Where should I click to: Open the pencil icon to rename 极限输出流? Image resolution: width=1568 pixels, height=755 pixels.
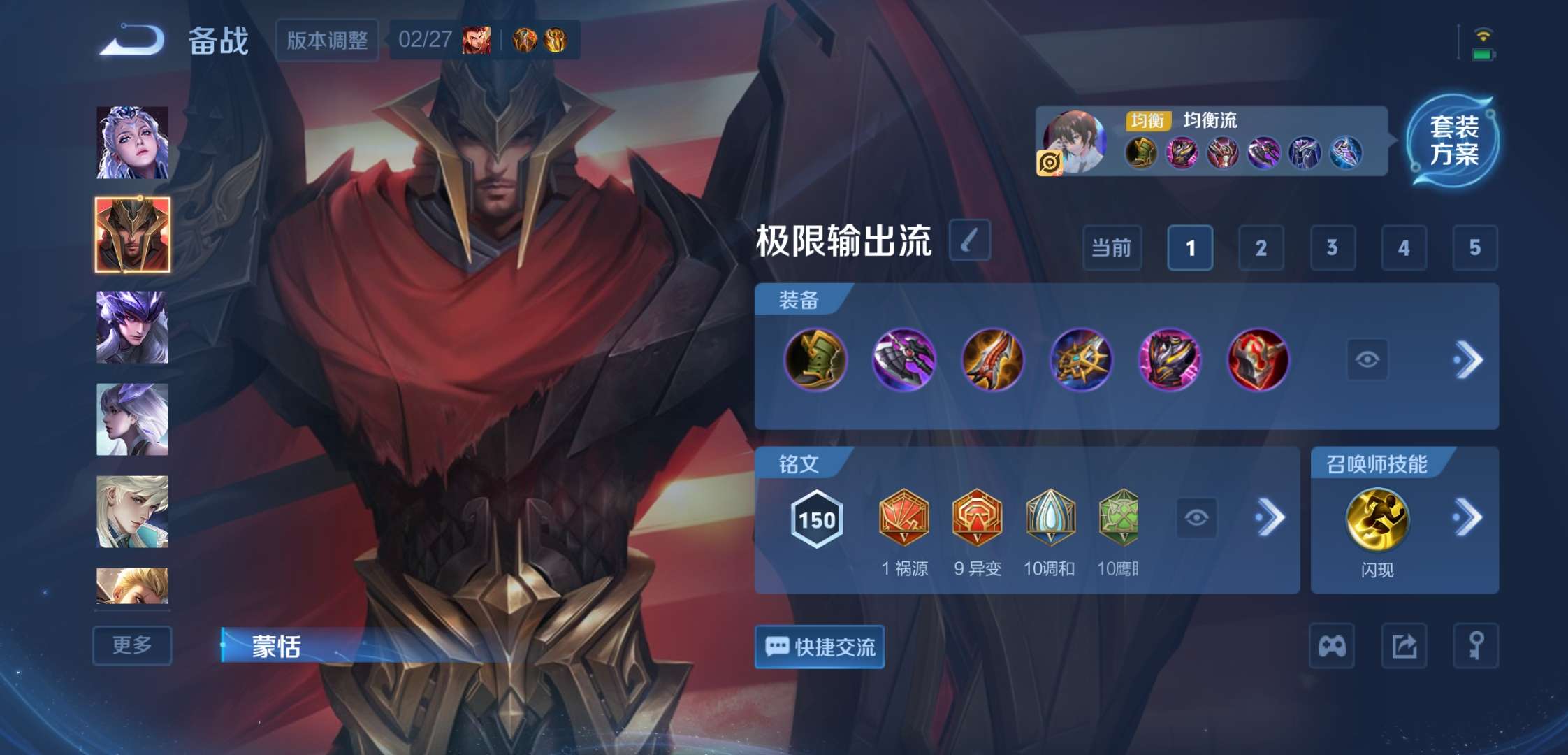click(969, 238)
